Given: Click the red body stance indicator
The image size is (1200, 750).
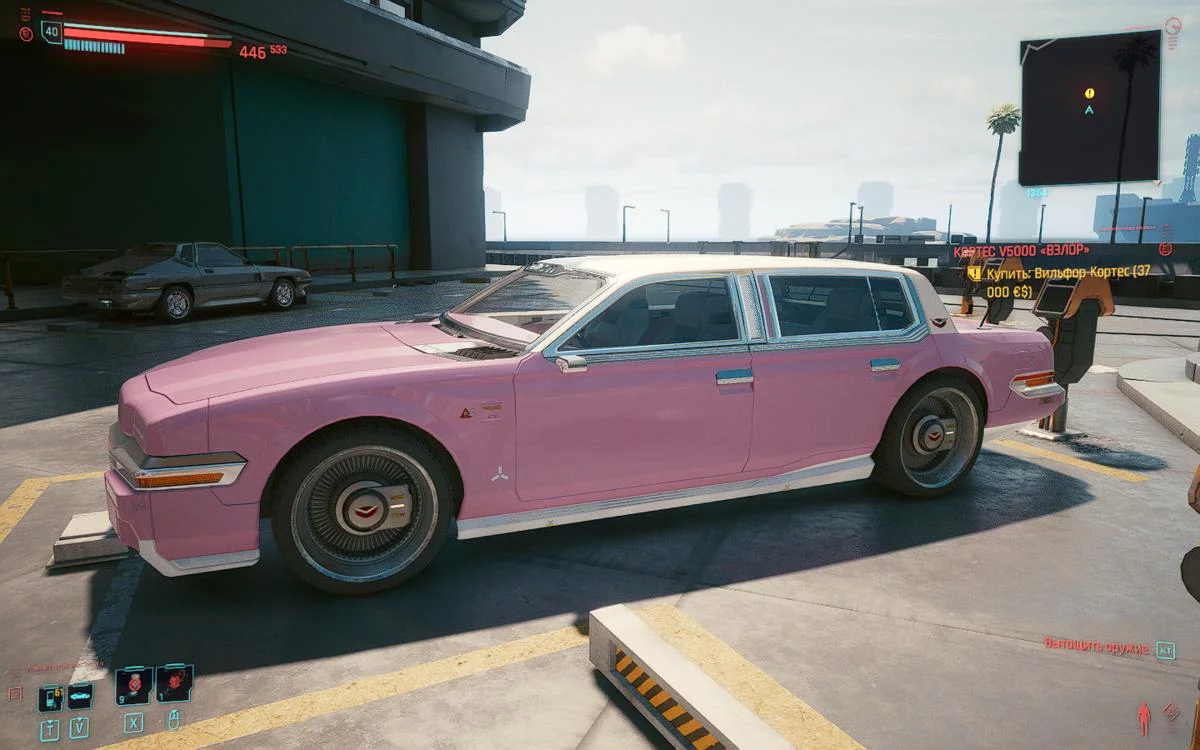Looking at the screenshot, I should (1144, 718).
